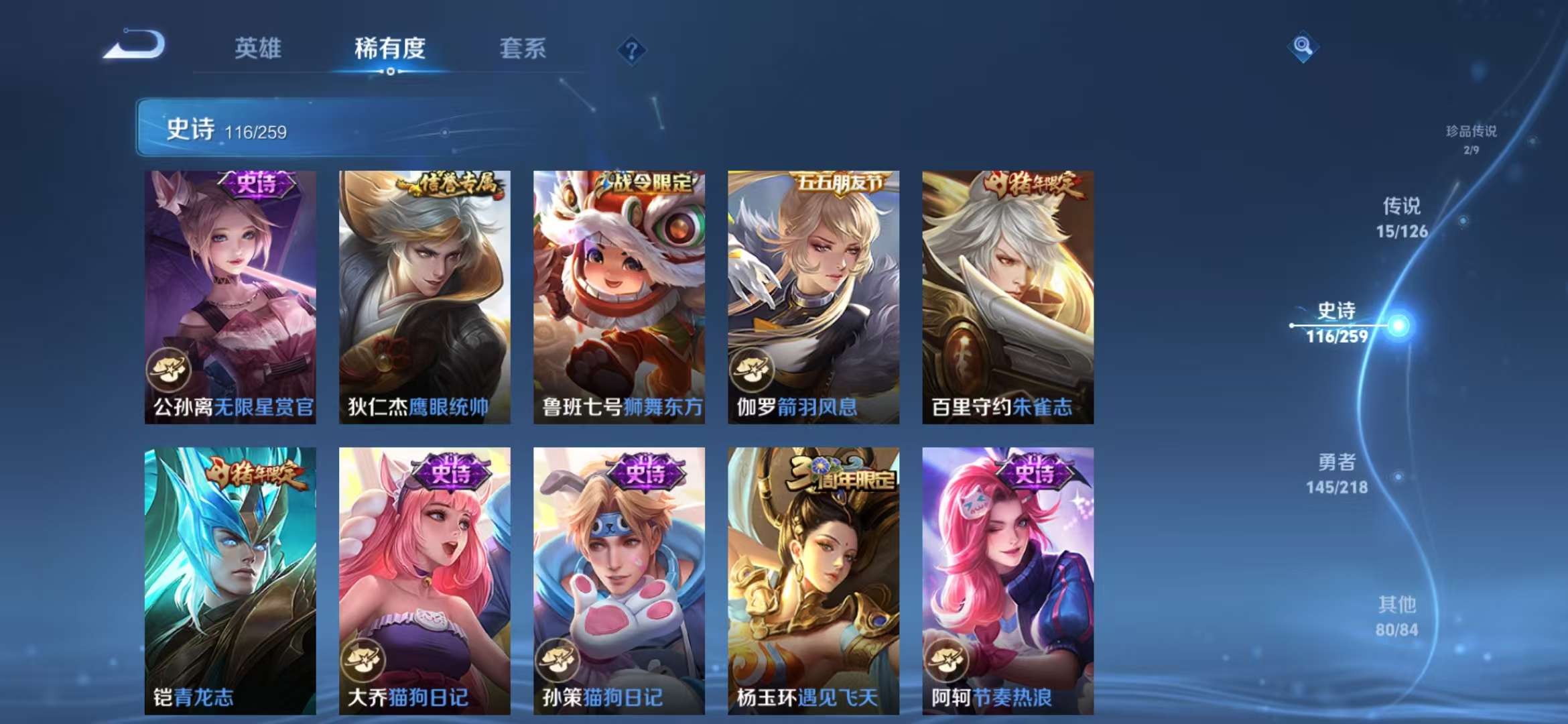Open the search magnifier icon
Screen dimensions: 1568x724
(1303, 46)
